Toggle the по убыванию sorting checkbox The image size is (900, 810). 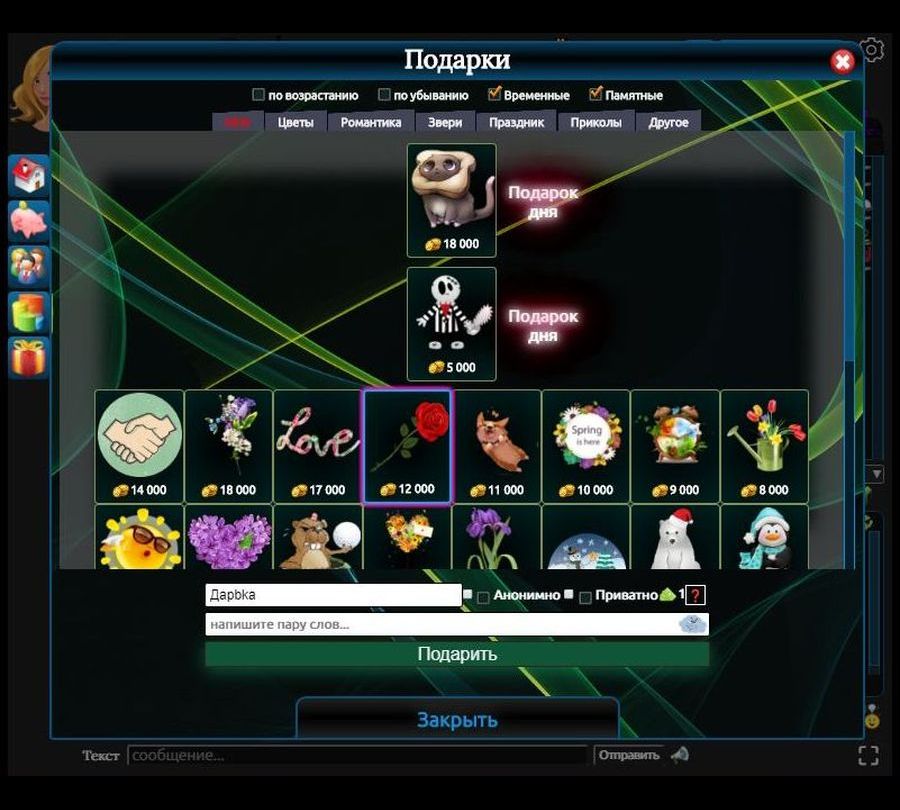384,95
